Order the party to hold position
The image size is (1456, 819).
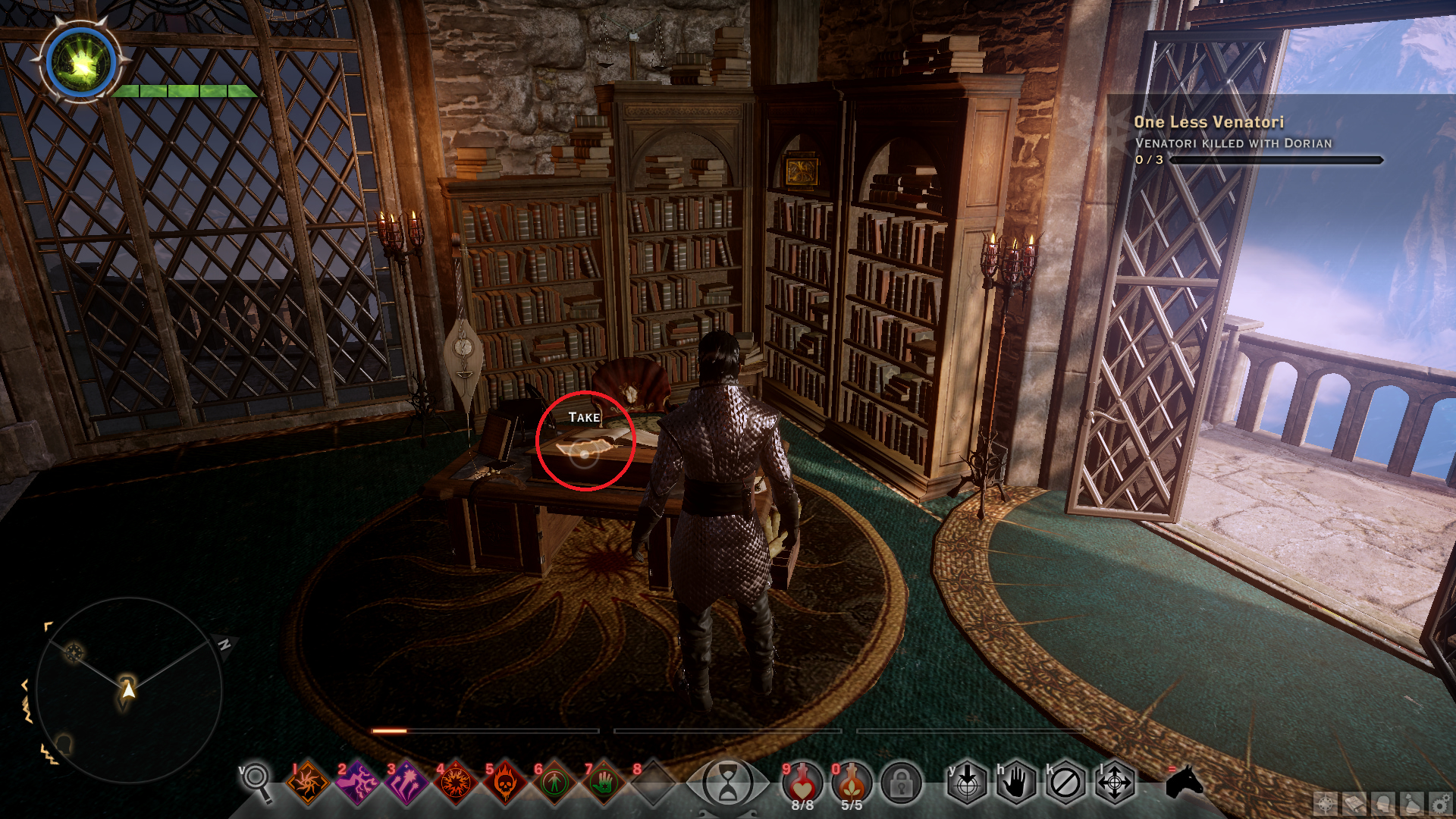[x=1016, y=783]
